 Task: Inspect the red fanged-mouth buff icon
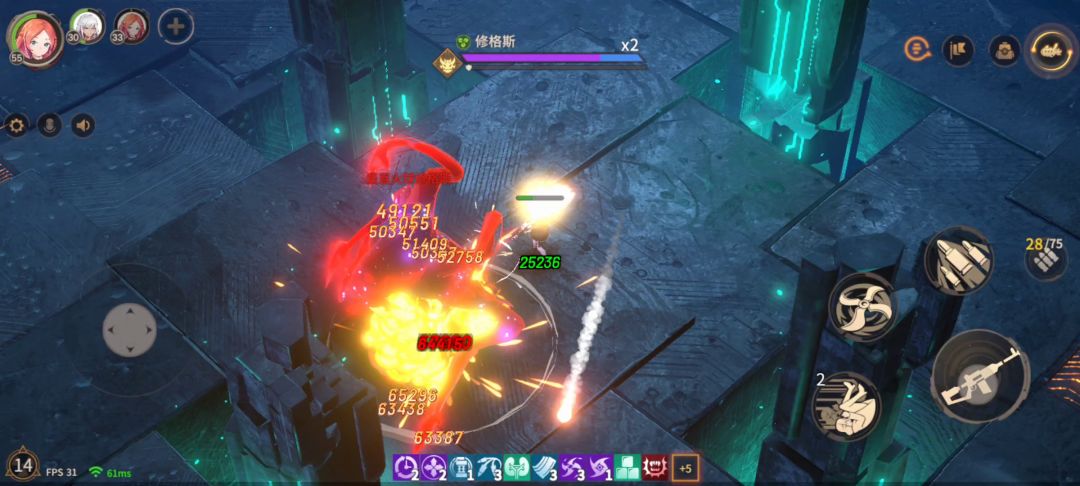[655, 467]
